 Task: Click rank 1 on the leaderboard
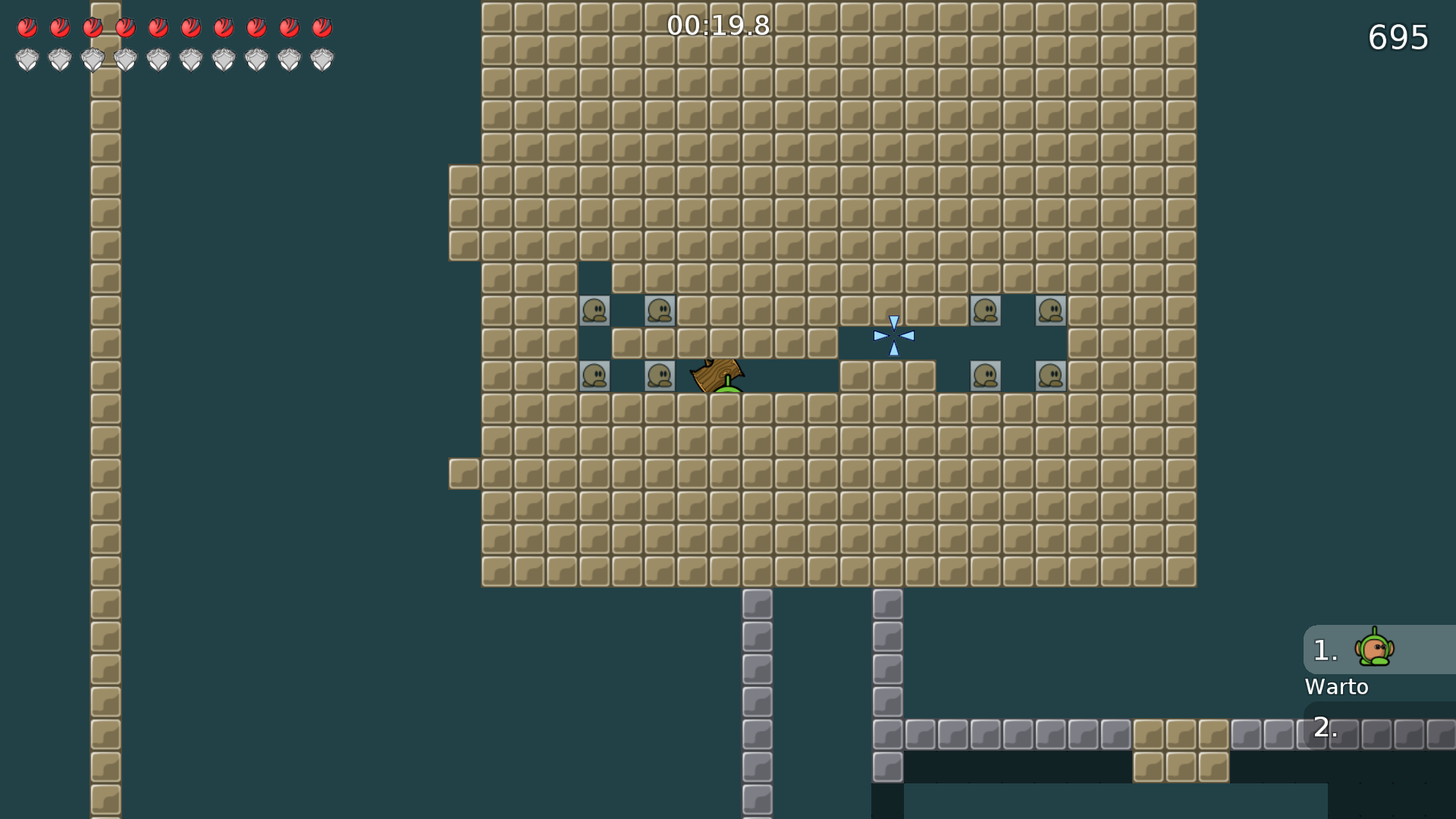(1324, 649)
